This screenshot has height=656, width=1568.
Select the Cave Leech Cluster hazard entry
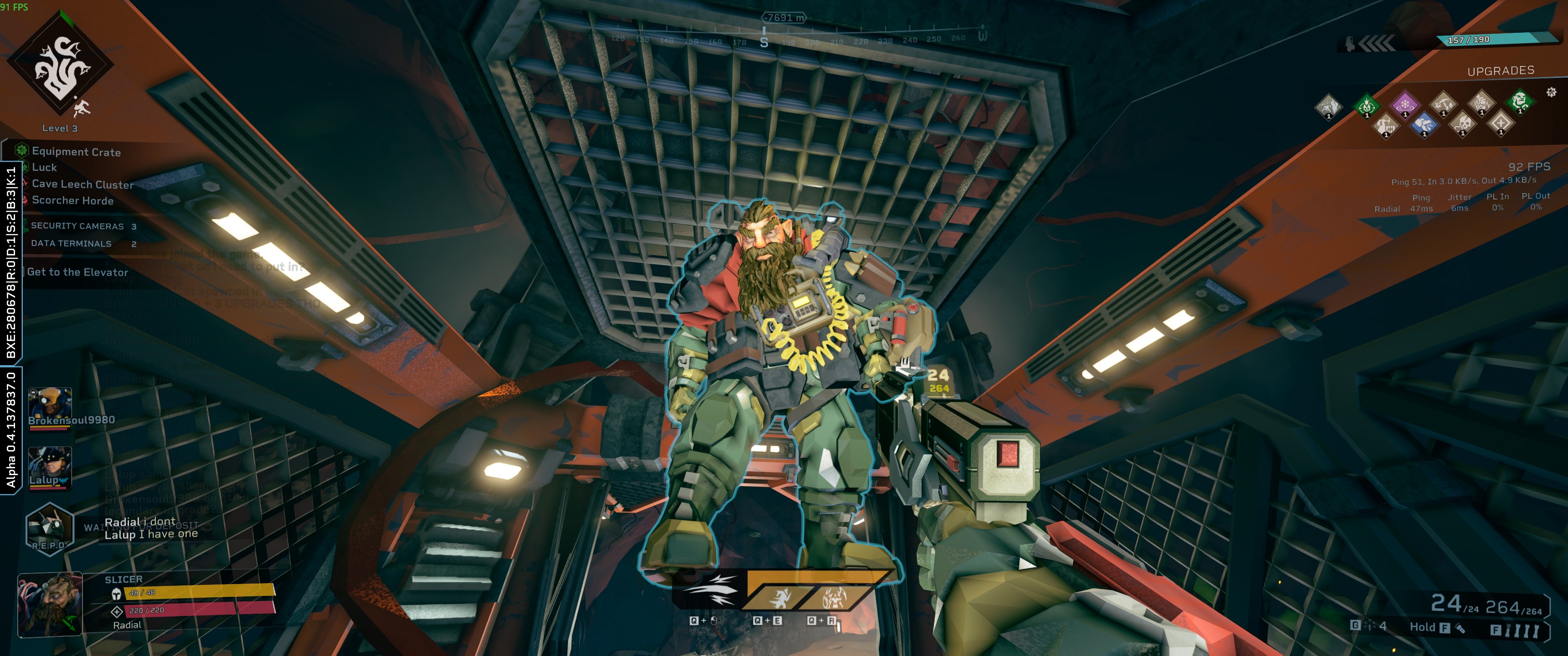point(82,184)
